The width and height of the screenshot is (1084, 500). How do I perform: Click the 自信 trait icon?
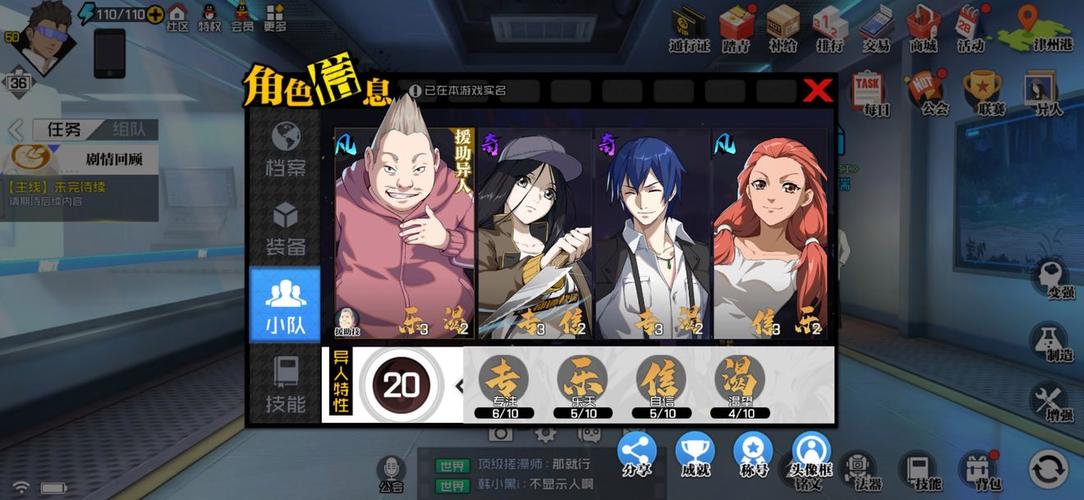click(x=662, y=380)
